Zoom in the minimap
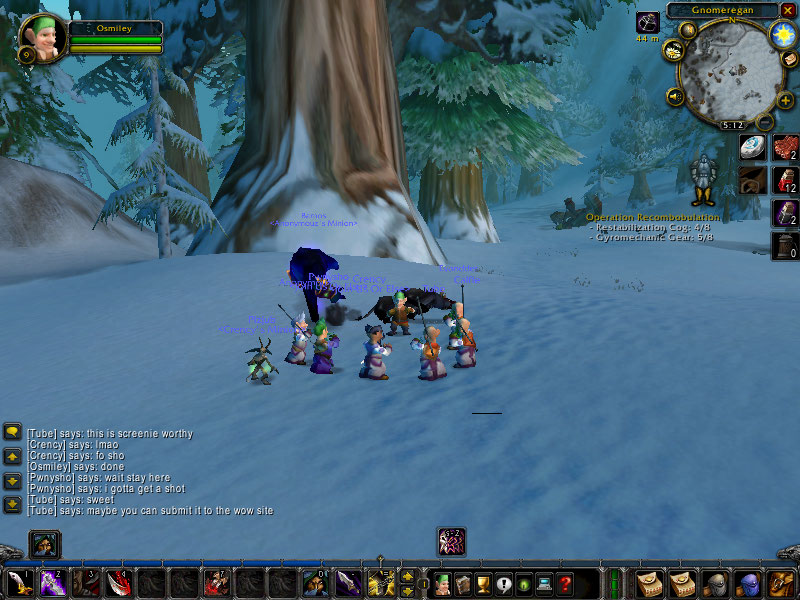Screen dimensions: 800x600 click(784, 100)
